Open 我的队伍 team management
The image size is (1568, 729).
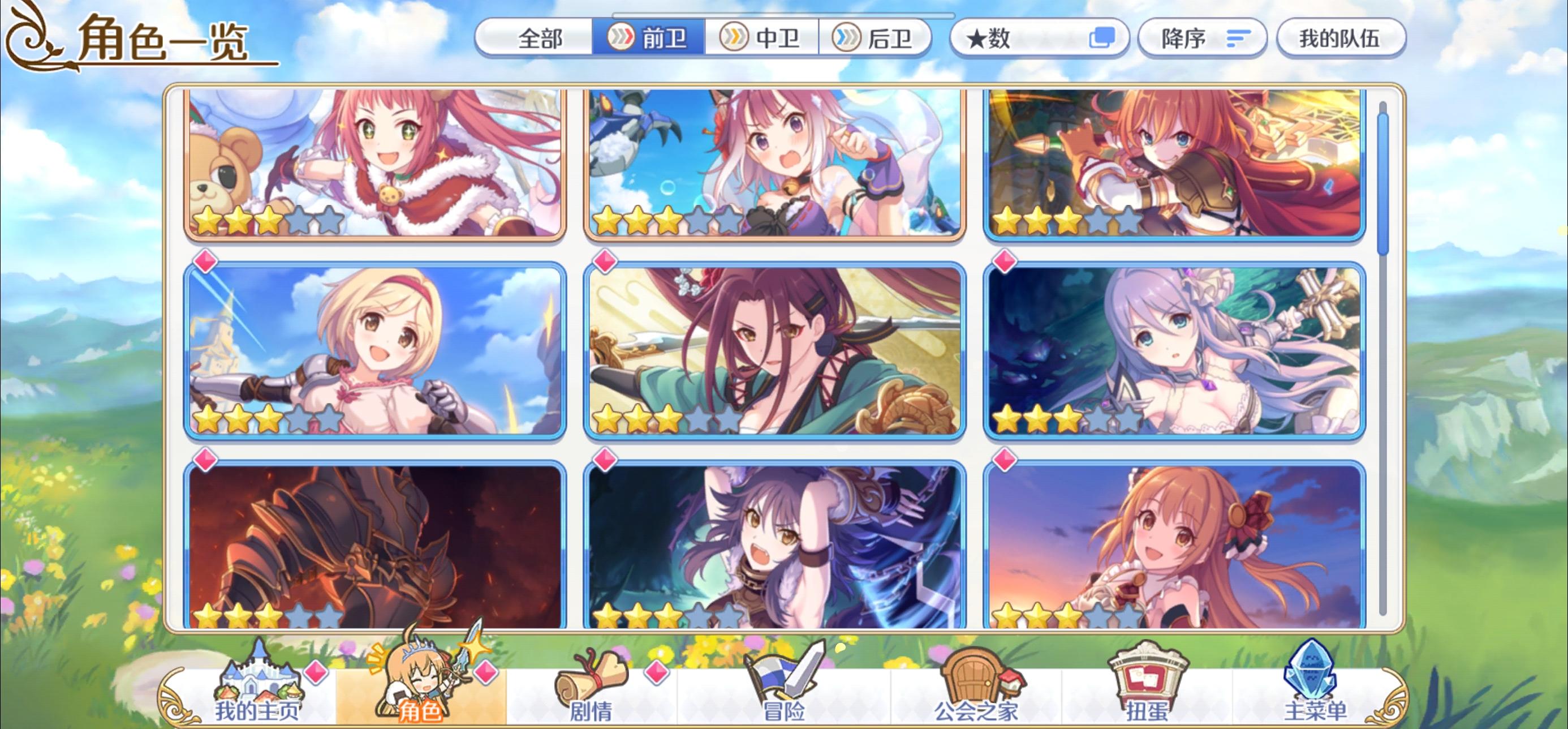pos(1342,38)
